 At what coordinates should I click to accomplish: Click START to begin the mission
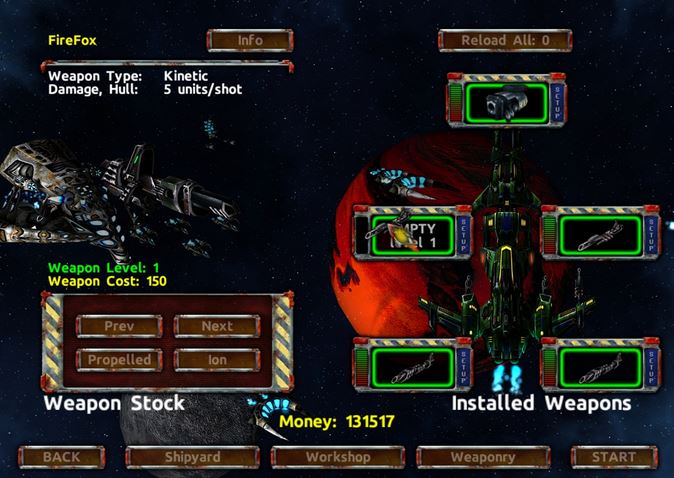click(613, 457)
